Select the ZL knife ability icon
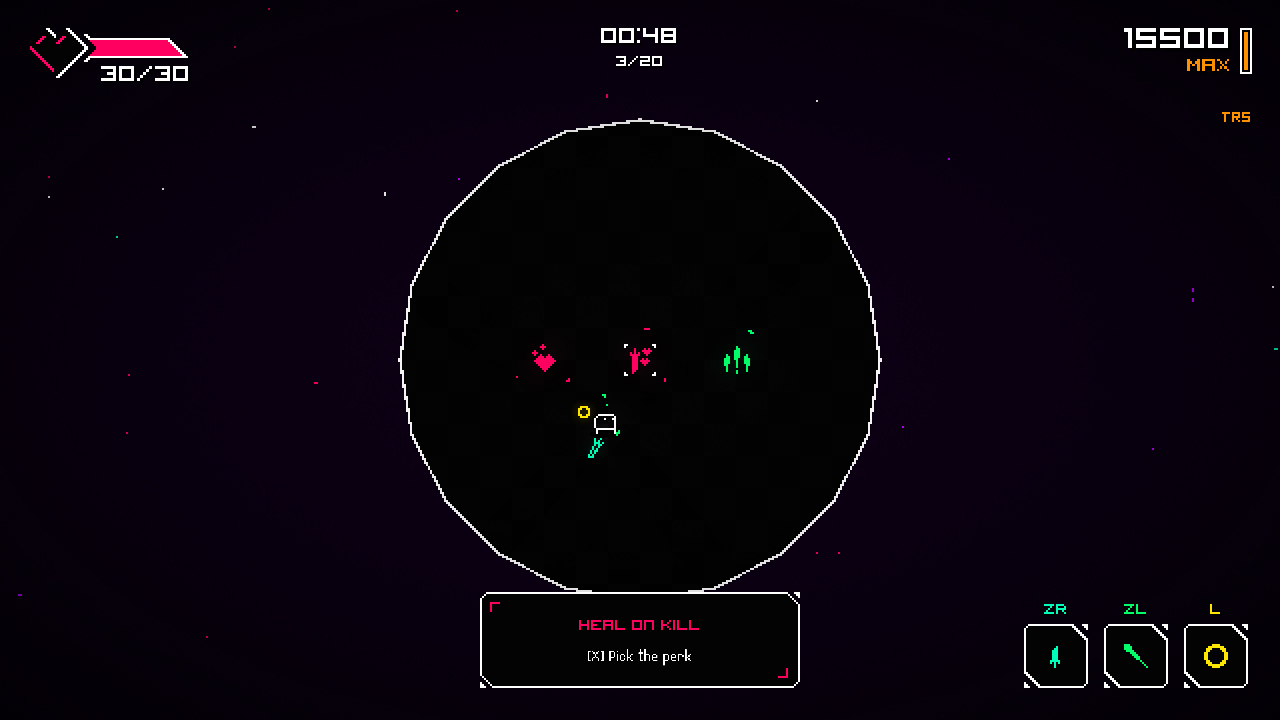Screen dimensions: 1280x720 1135,656
